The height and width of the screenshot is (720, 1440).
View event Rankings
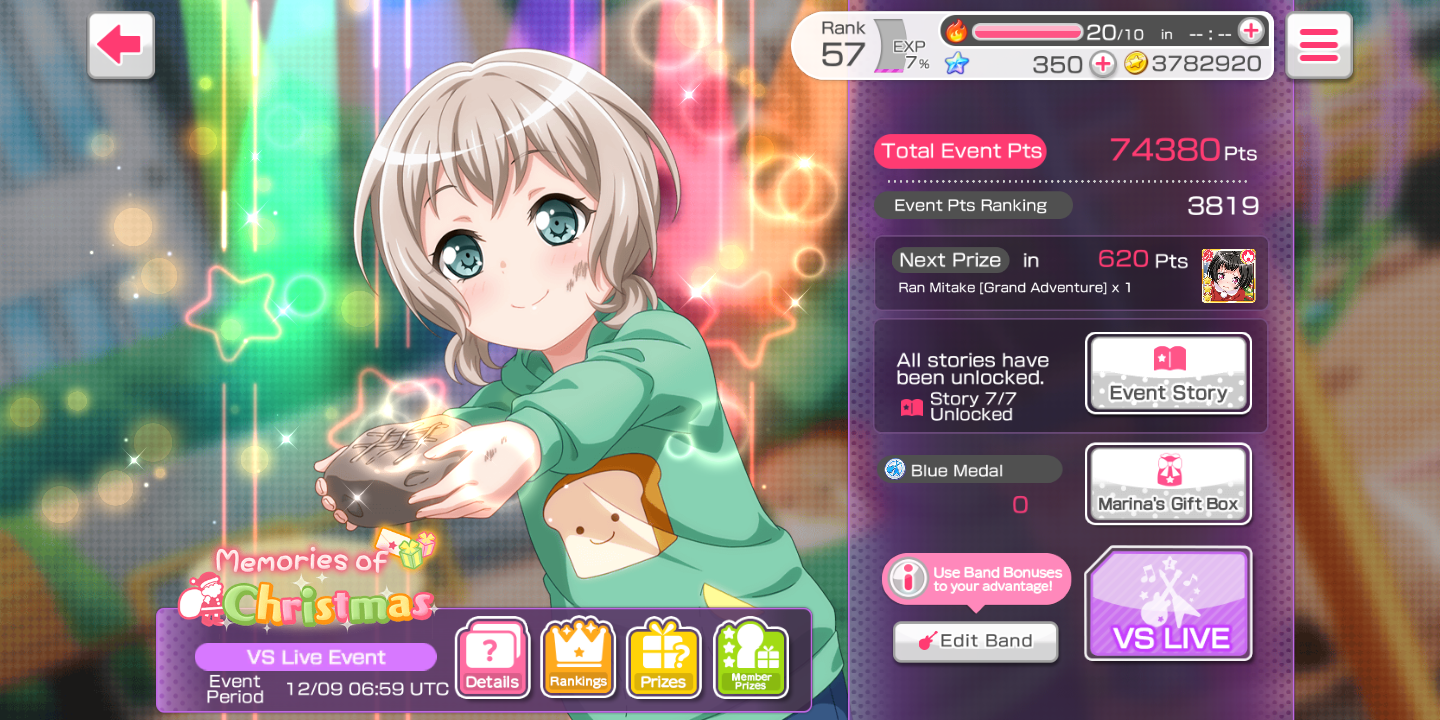[578, 658]
